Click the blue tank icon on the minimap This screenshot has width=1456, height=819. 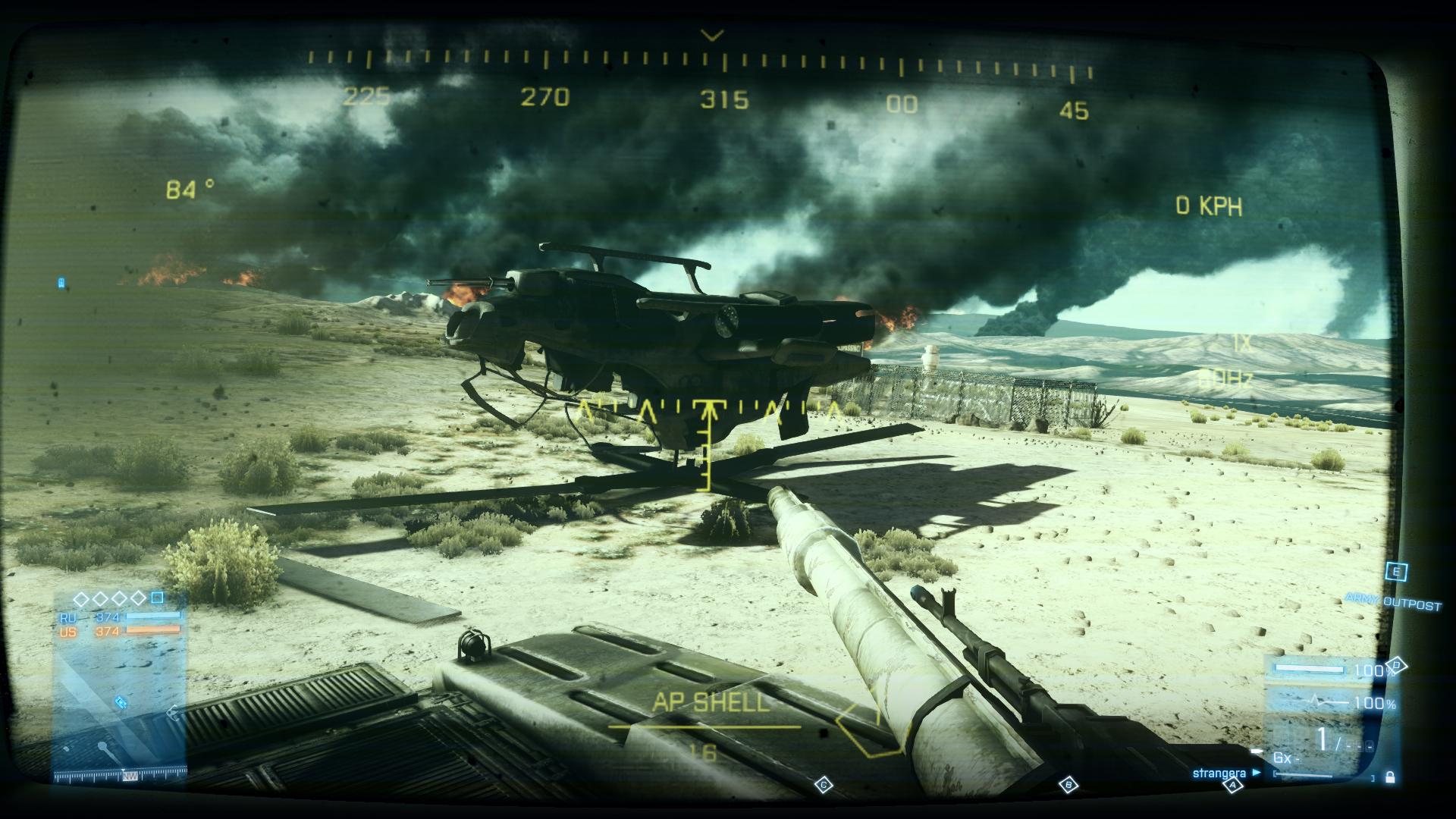[x=121, y=703]
